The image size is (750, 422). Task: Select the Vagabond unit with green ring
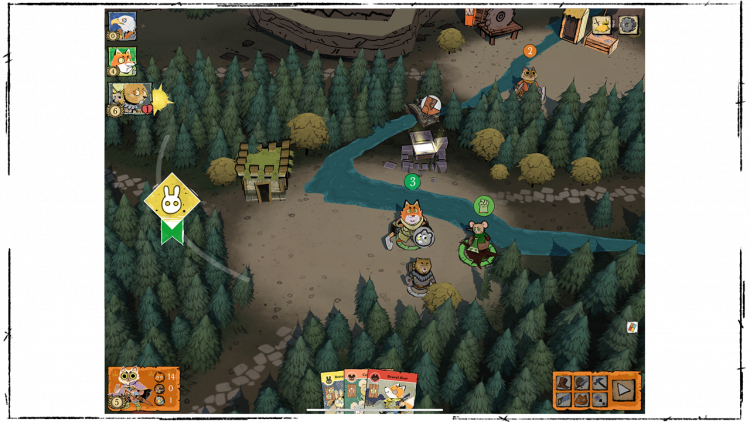tap(478, 245)
